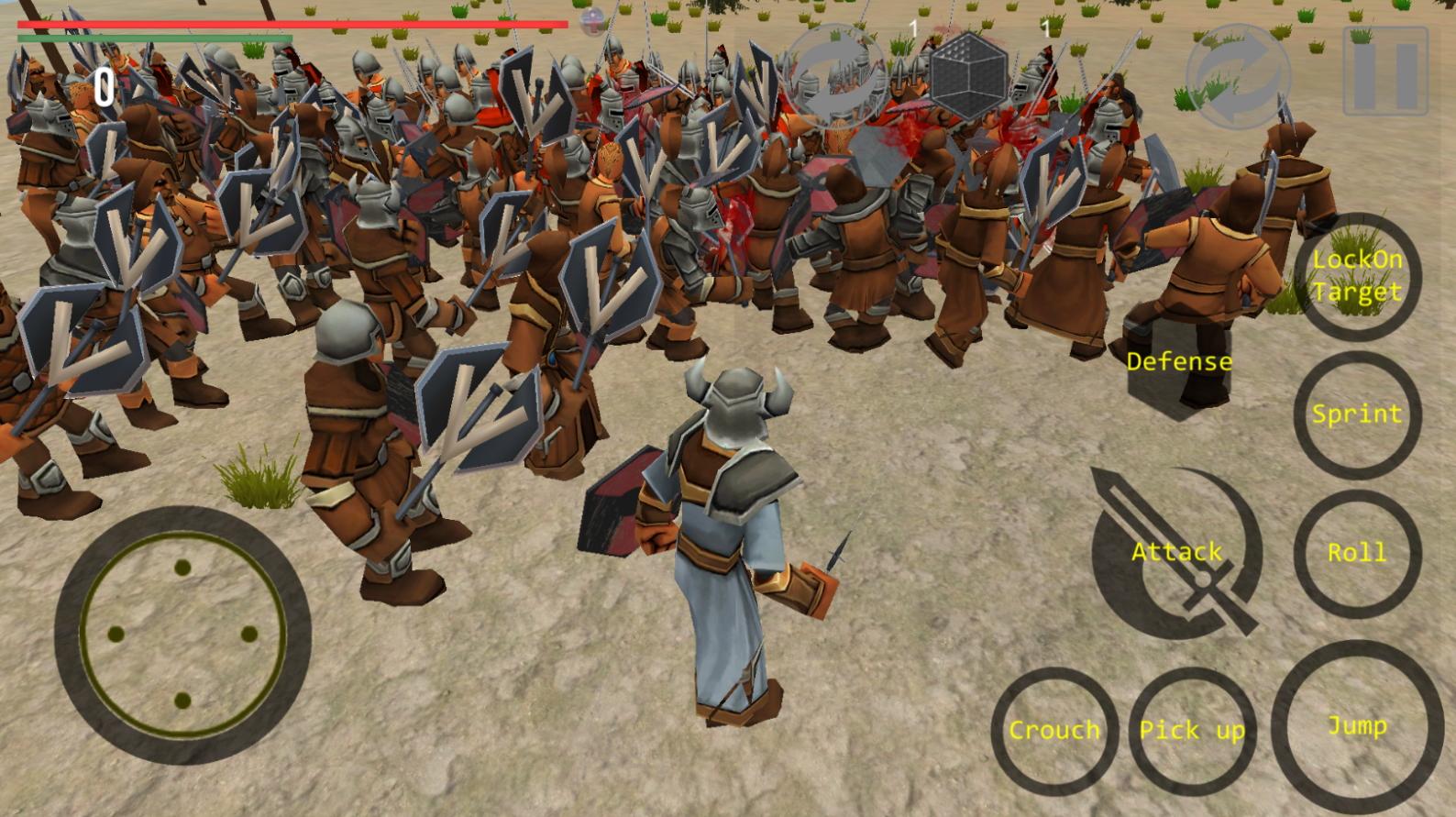Image resolution: width=1456 pixels, height=817 pixels.
Task: Toggle Crouch mode
Action: (x=1054, y=731)
